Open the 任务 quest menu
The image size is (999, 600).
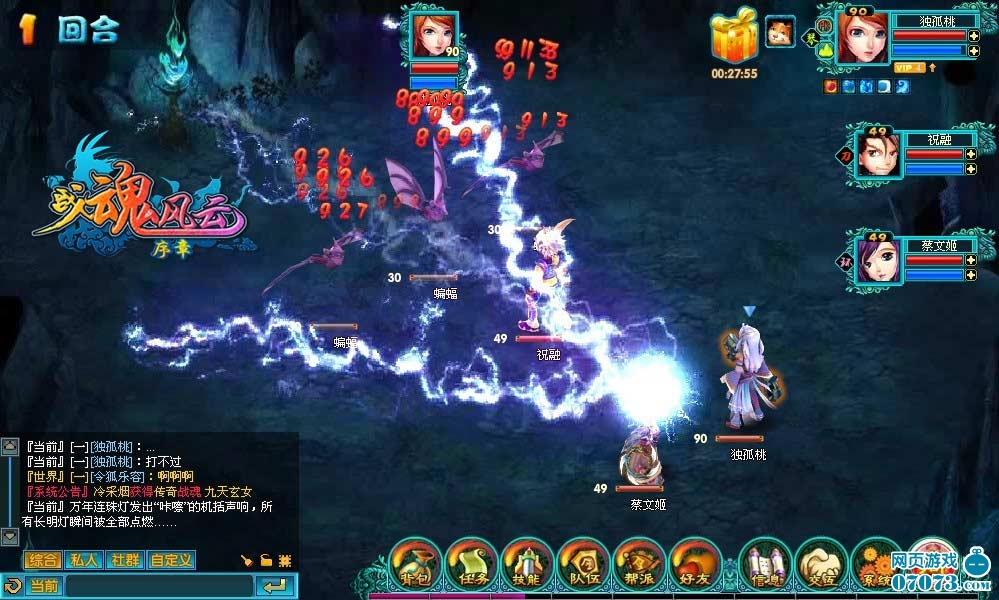(471, 566)
